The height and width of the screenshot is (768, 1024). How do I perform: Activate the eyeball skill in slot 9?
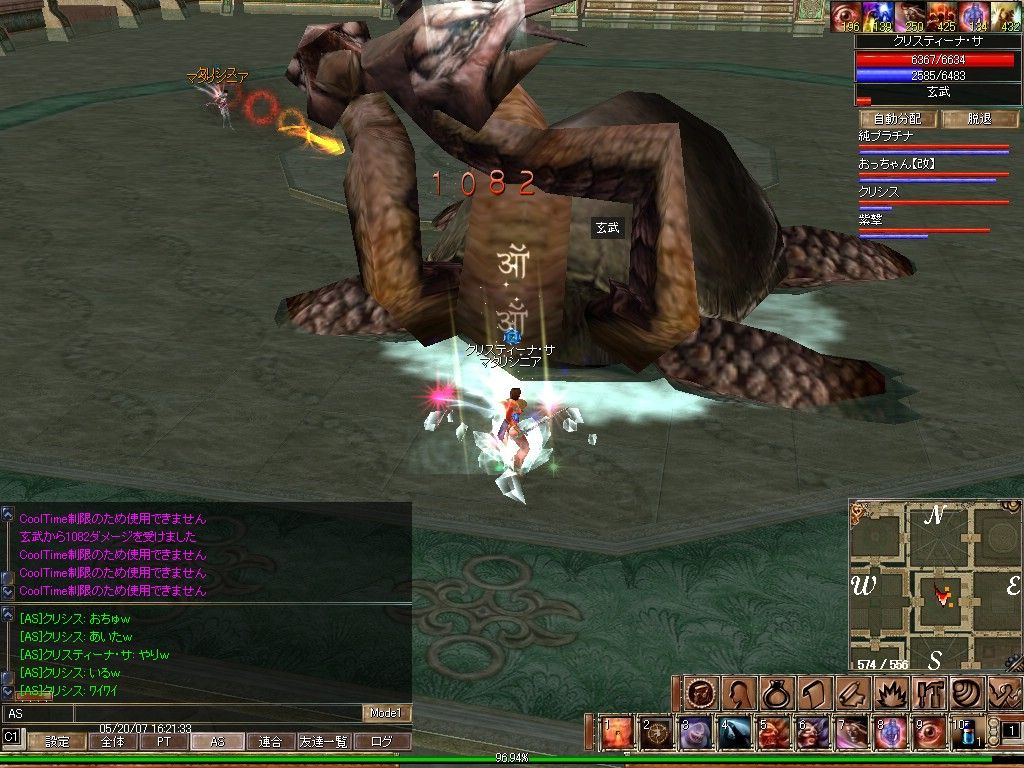click(x=929, y=733)
